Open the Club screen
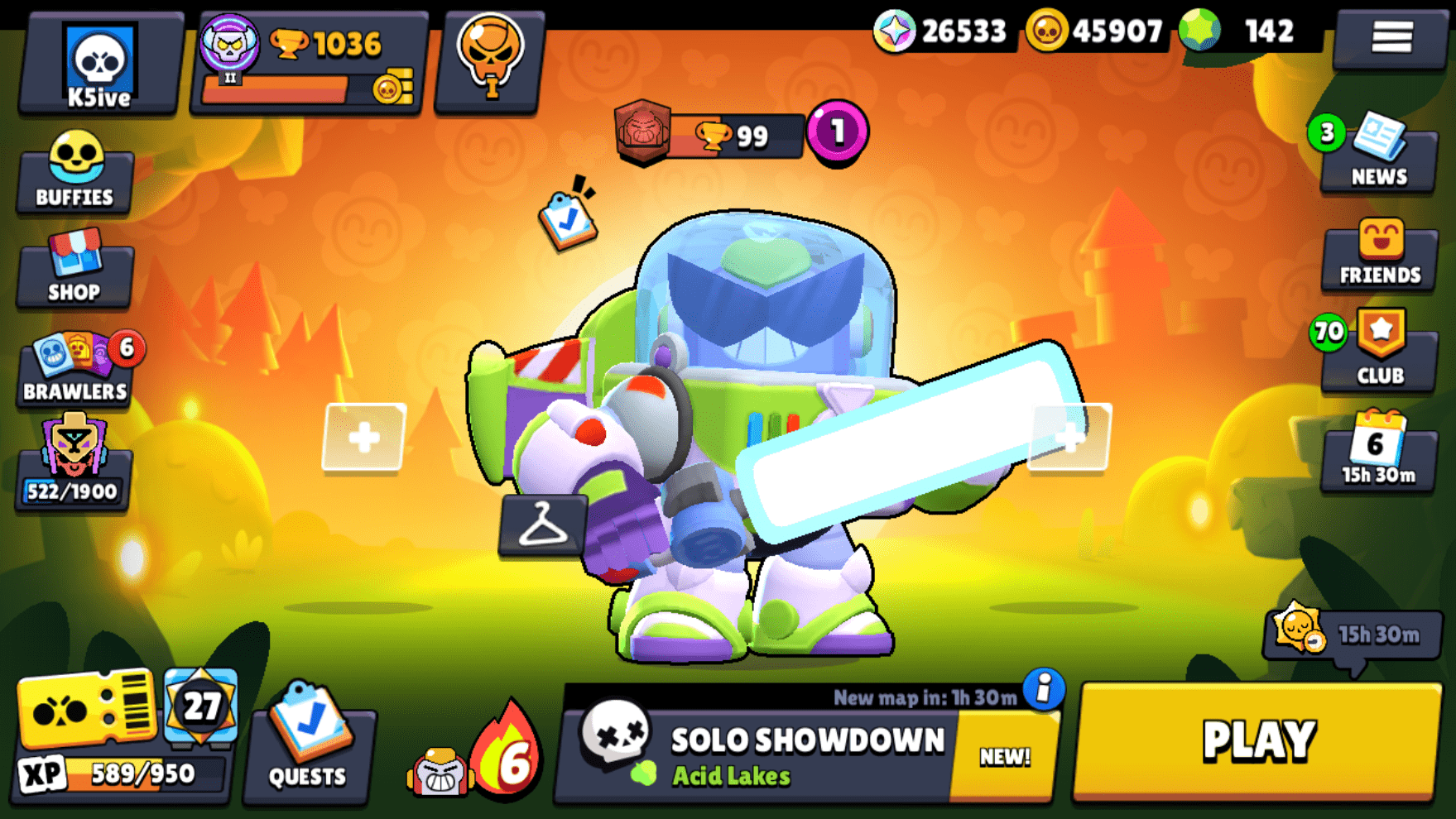Image resolution: width=1456 pixels, height=819 pixels. coord(1378,356)
